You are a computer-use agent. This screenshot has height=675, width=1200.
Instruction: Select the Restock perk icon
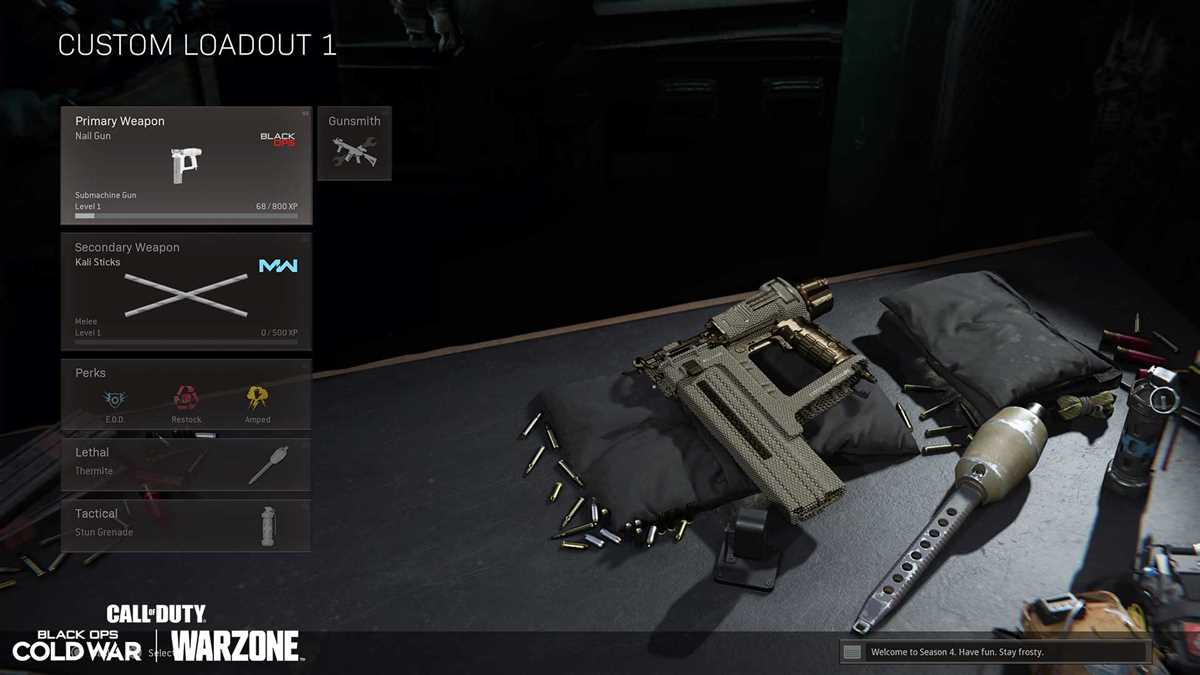tap(186, 402)
